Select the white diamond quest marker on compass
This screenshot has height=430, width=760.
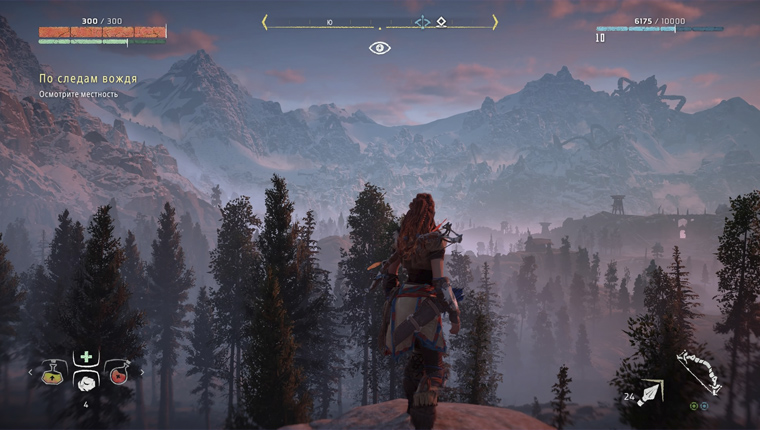441,20
